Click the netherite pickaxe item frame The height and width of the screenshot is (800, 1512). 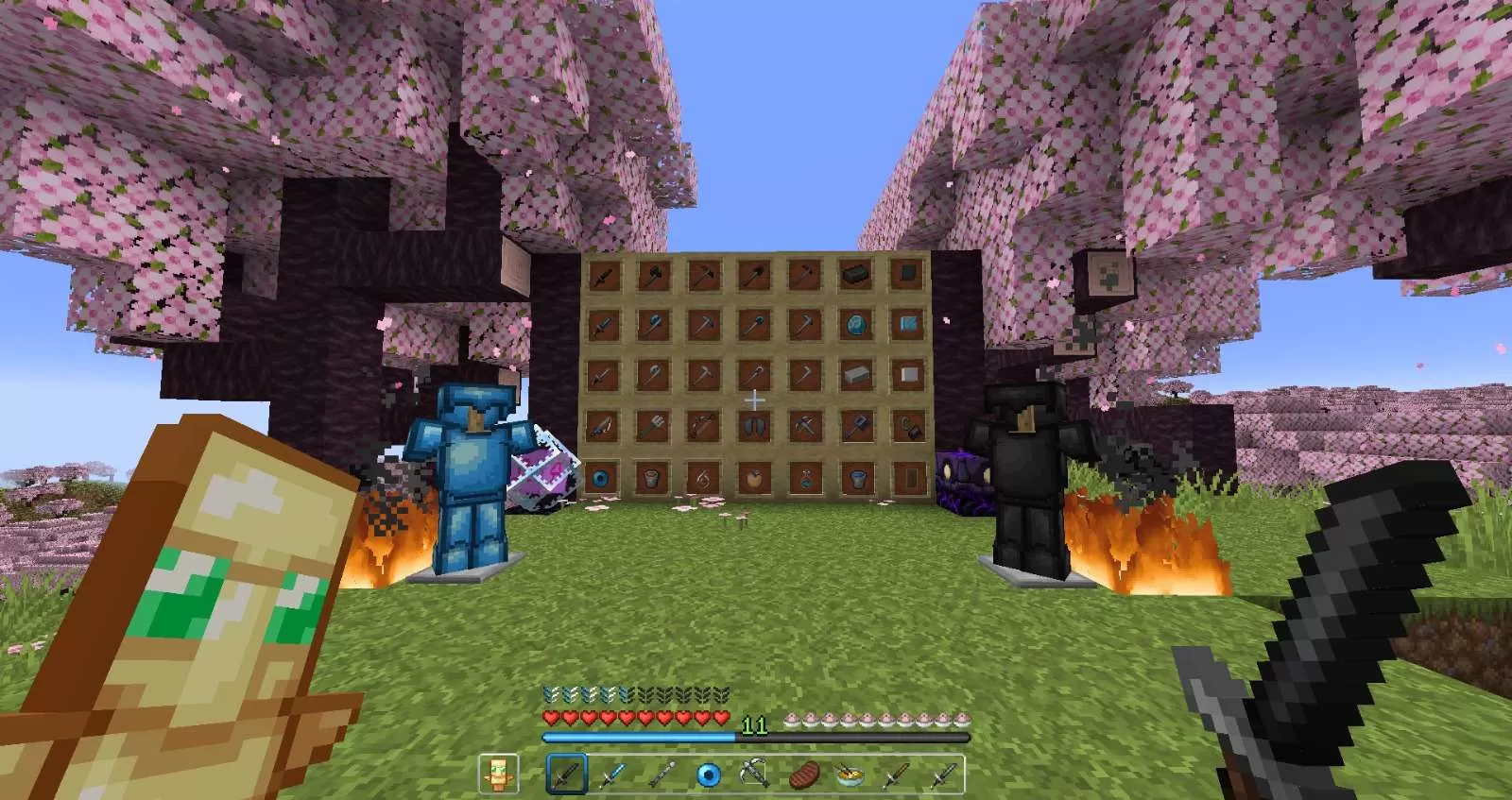[x=704, y=276]
